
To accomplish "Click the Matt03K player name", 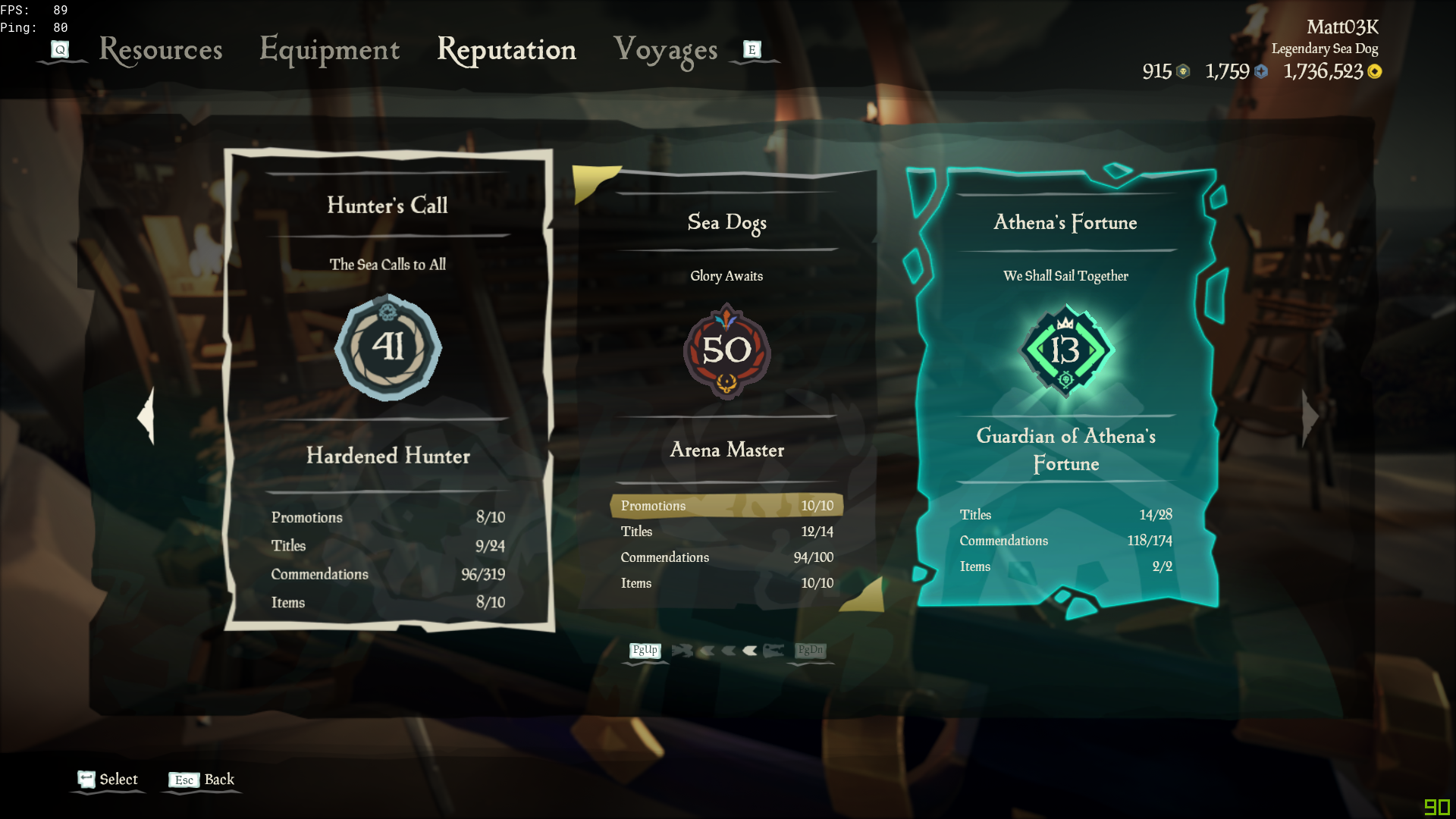I will 1343,27.
